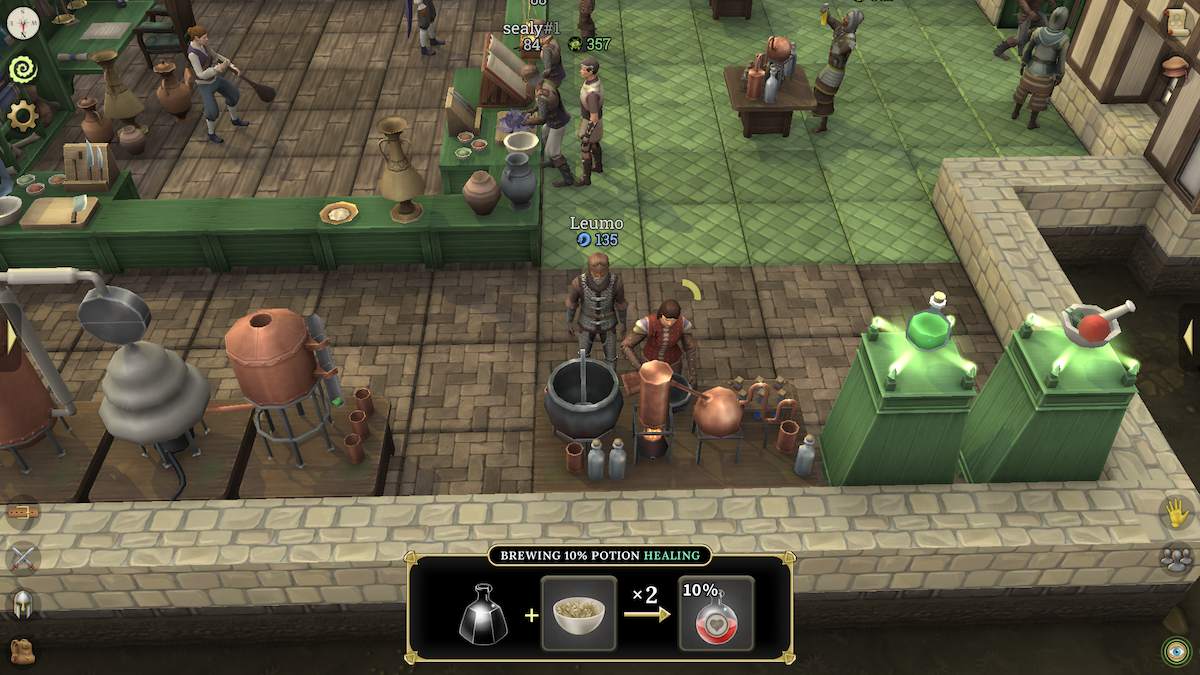Open the belt icon panel
Image resolution: width=1200 pixels, height=675 pixels.
pos(22,512)
